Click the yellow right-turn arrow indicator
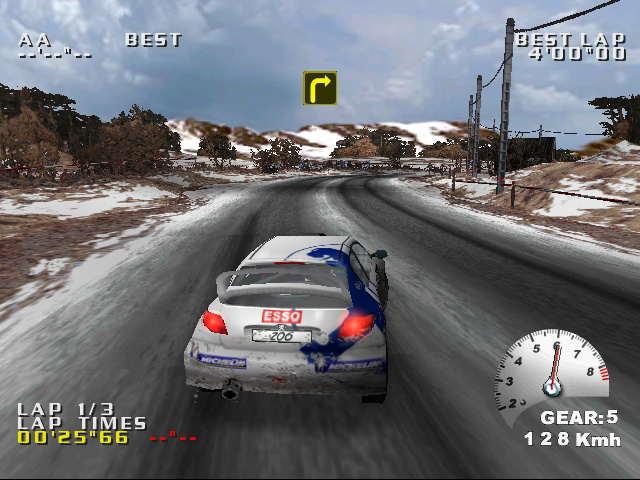The image size is (640, 480). (320, 88)
